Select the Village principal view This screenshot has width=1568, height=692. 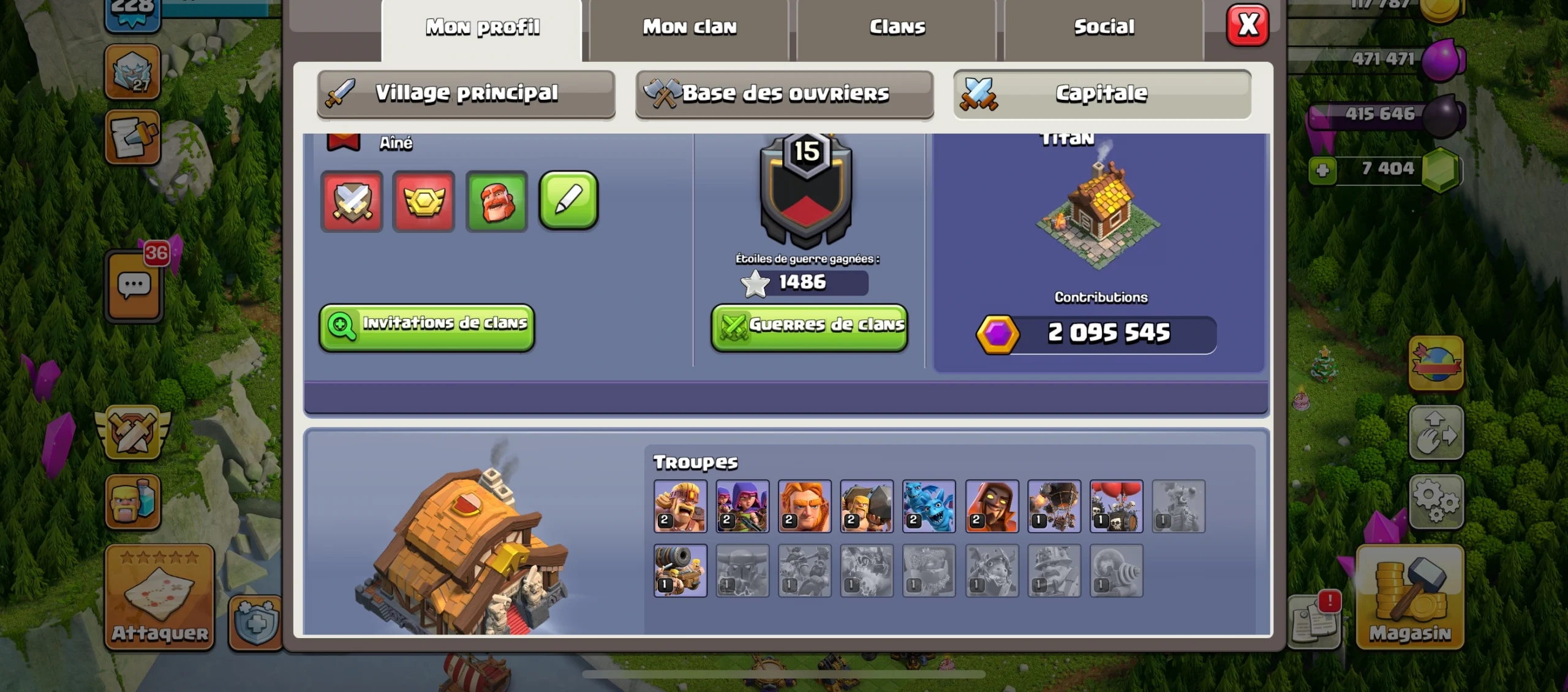[x=467, y=93]
